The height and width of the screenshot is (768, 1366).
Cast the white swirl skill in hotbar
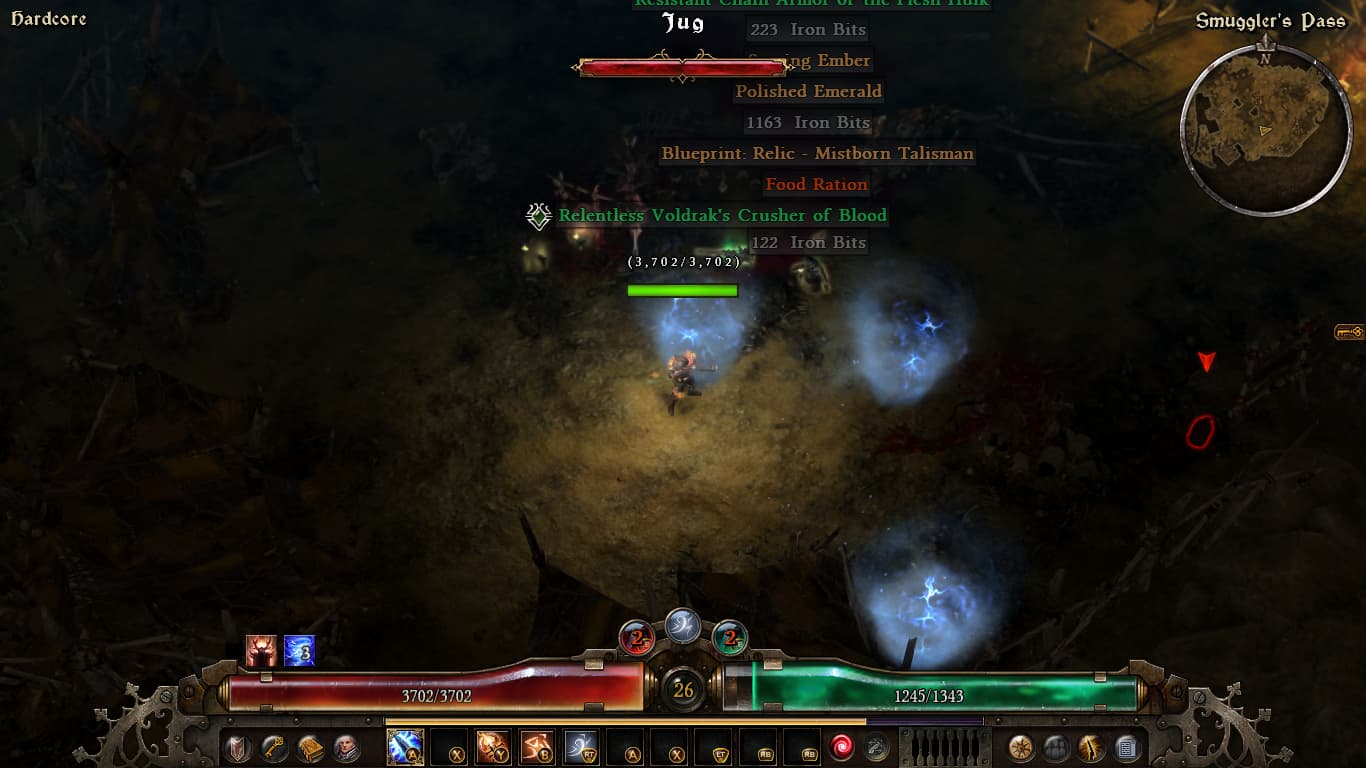[581, 747]
